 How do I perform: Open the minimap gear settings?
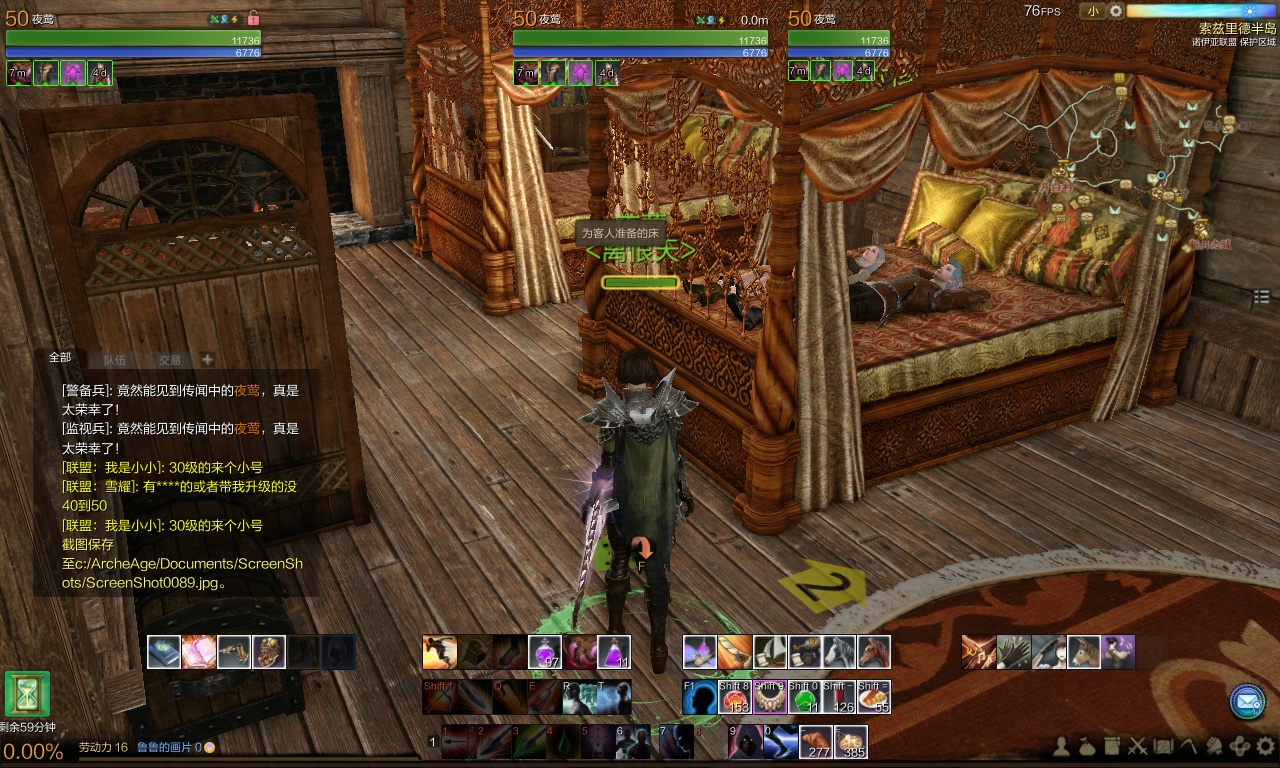[x=1116, y=11]
